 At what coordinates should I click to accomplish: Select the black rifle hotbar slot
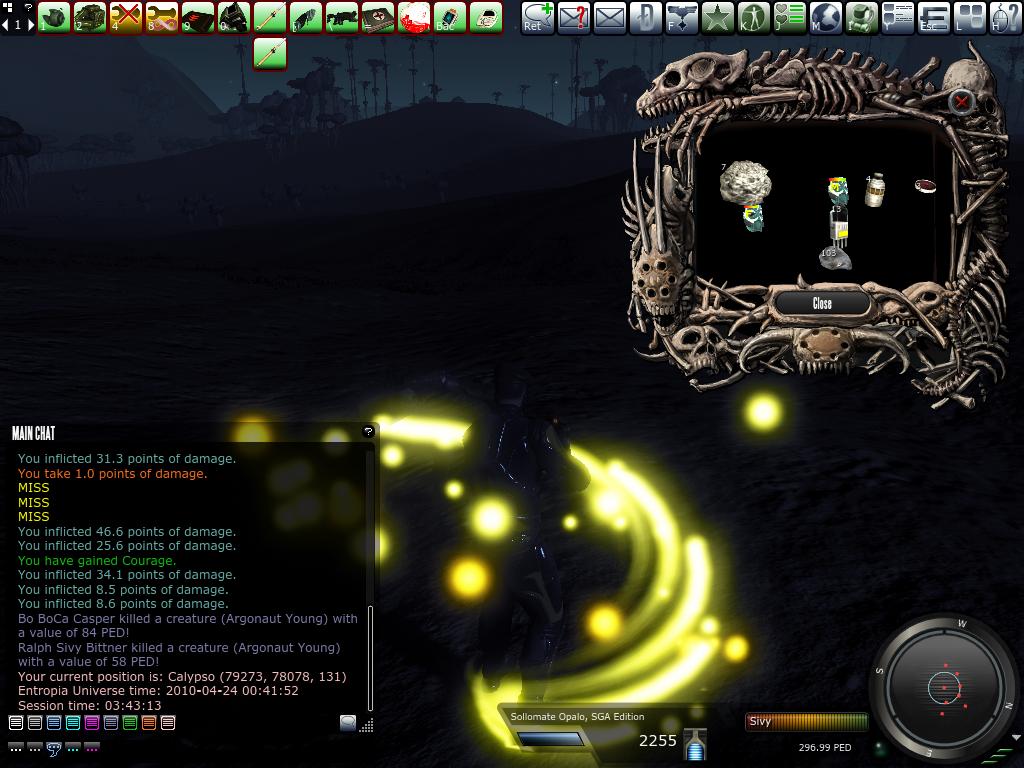[x=342, y=17]
